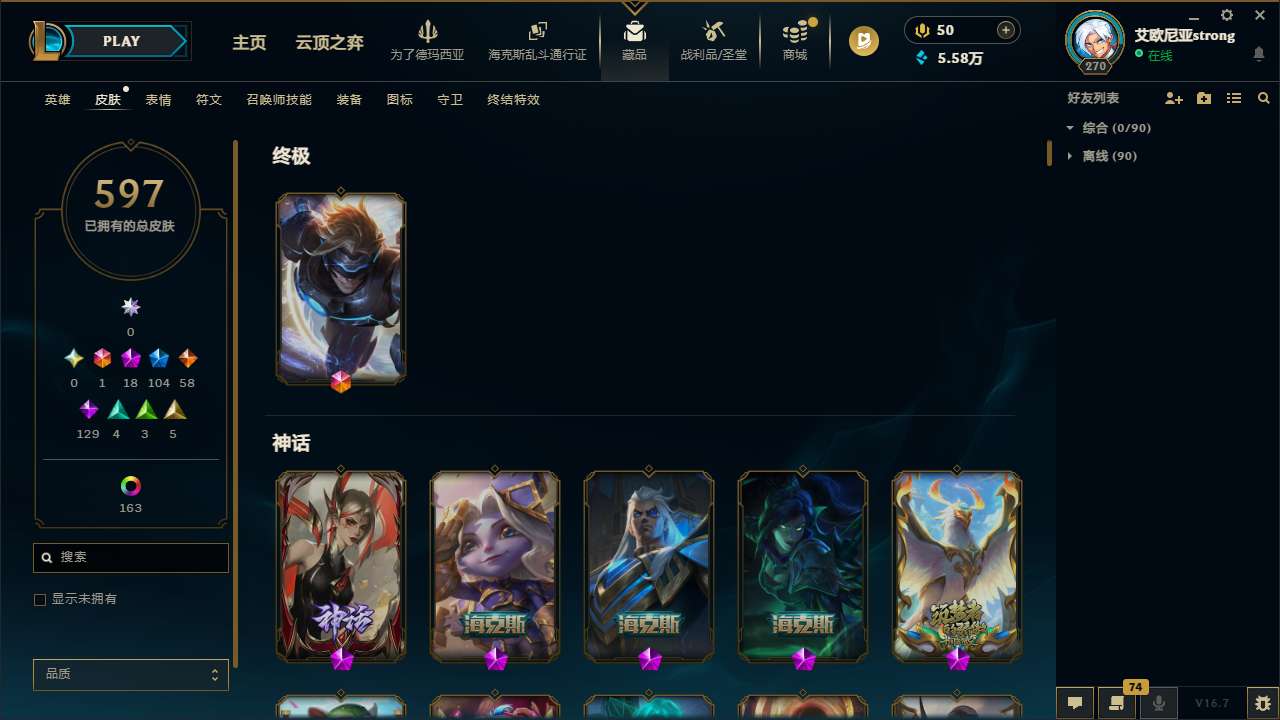
Task: Switch to the 表情 emotes tab
Action: pyautogui.click(x=157, y=100)
